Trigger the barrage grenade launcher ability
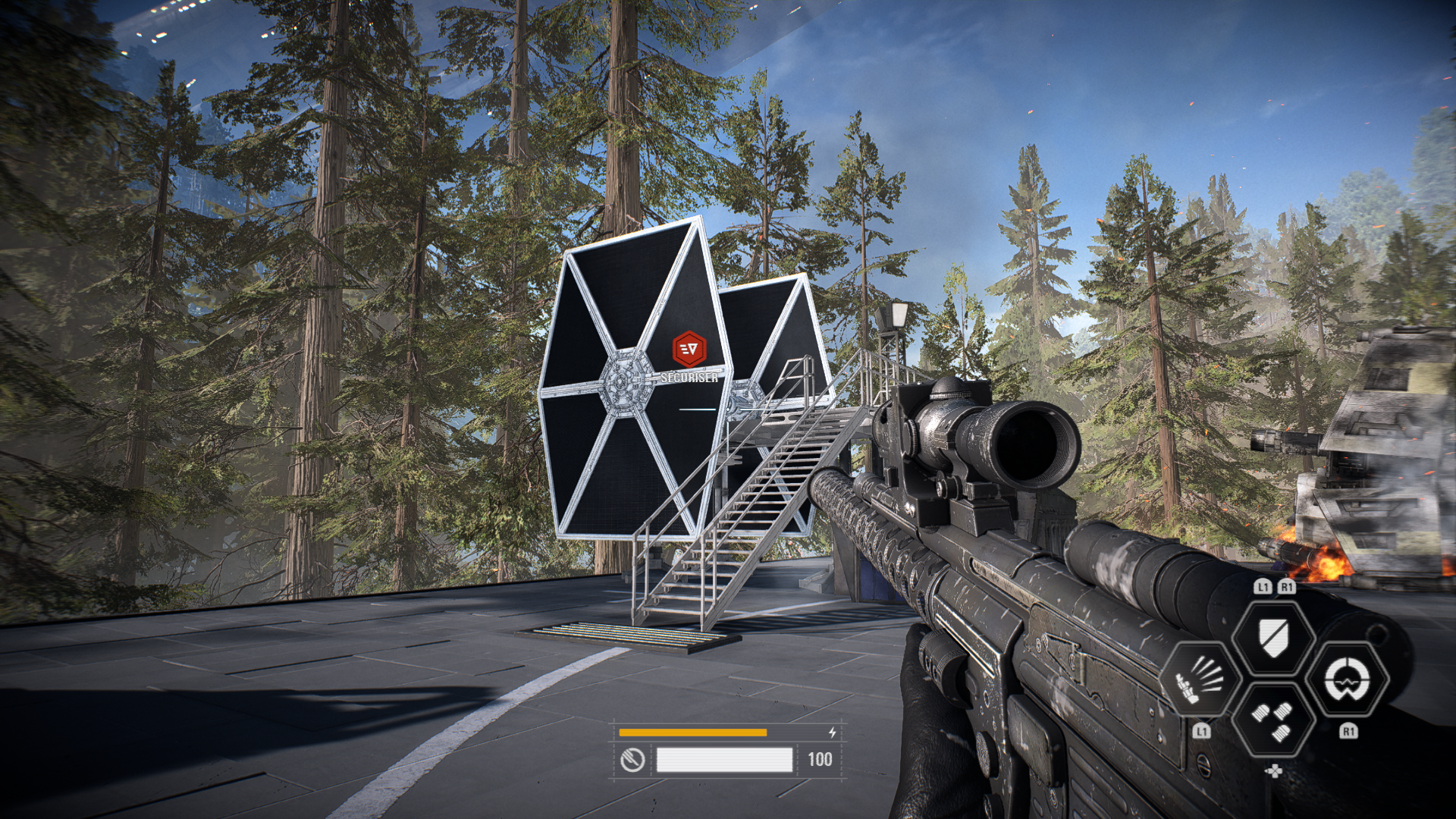 [x=1201, y=679]
